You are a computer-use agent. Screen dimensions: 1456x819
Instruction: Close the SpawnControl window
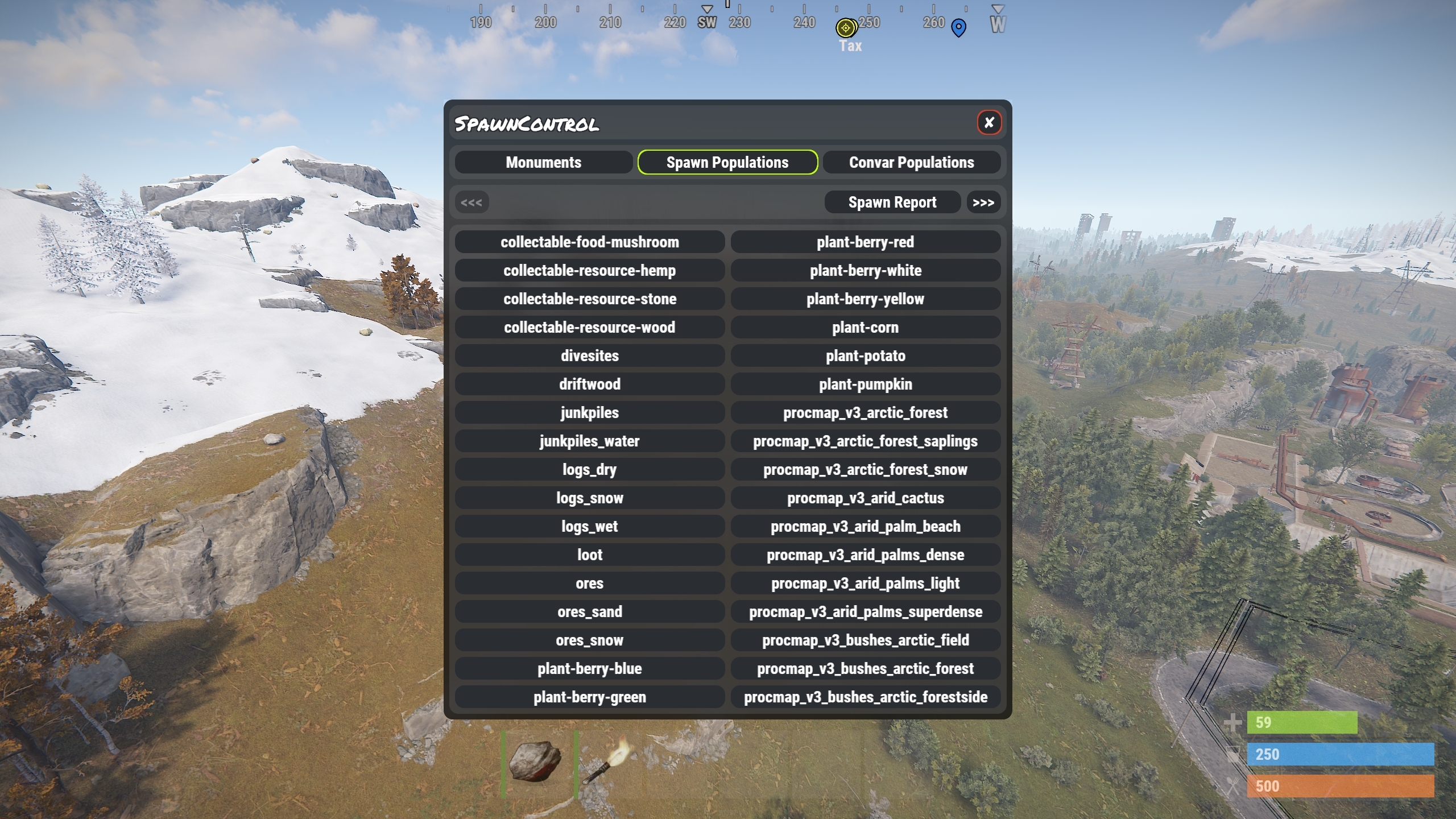pos(989,122)
